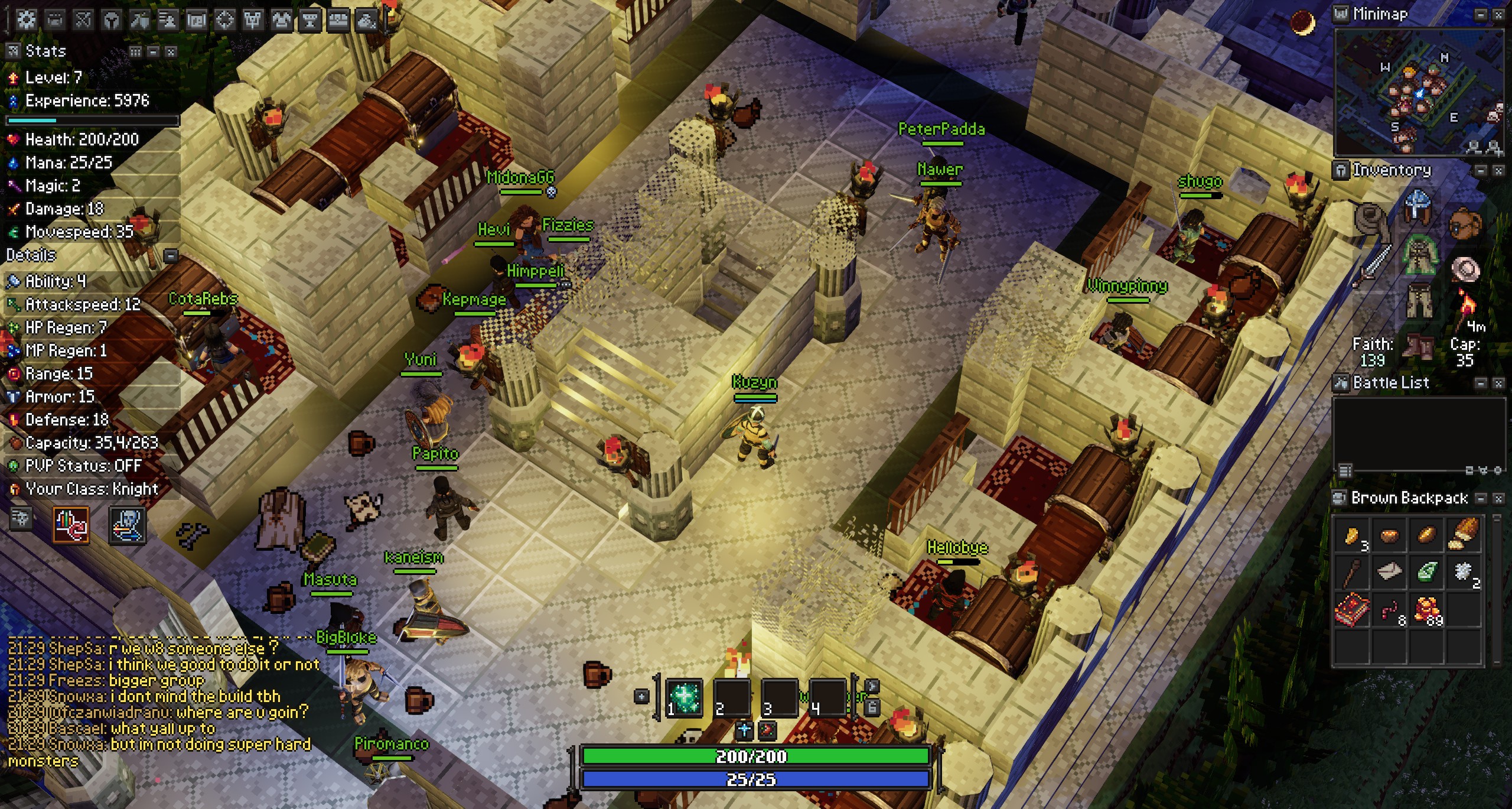Open the gear settings icon in top toolbar
1512x809 pixels.
point(26,20)
